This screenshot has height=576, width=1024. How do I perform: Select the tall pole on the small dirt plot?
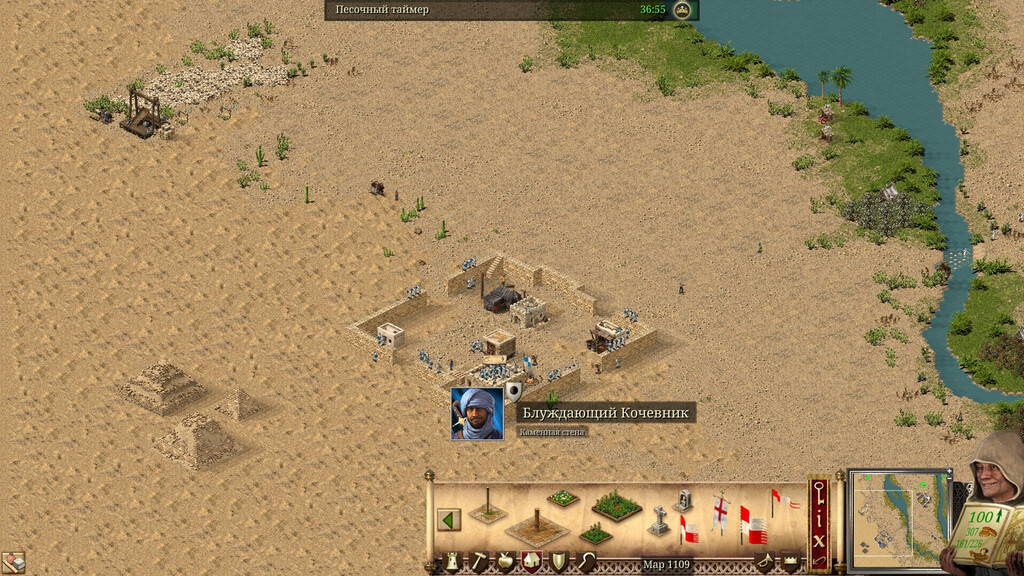(488, 506)
